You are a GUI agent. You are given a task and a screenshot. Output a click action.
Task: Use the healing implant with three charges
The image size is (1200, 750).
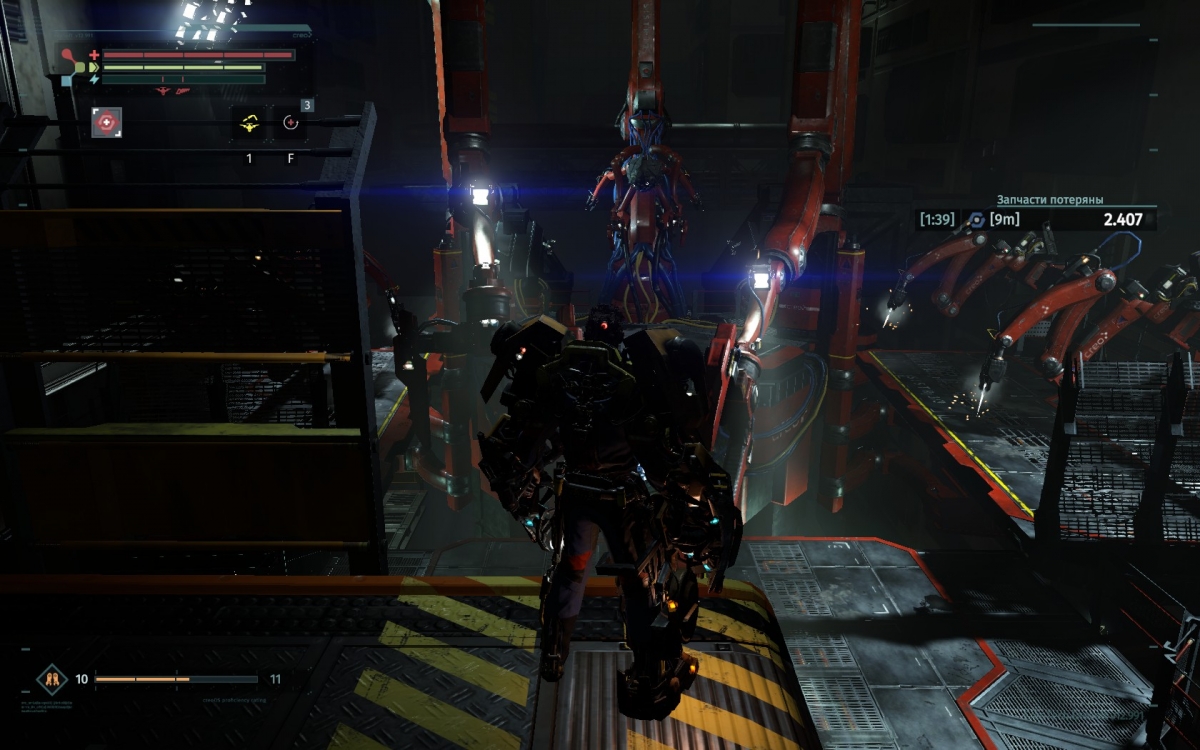click(291, 124)
